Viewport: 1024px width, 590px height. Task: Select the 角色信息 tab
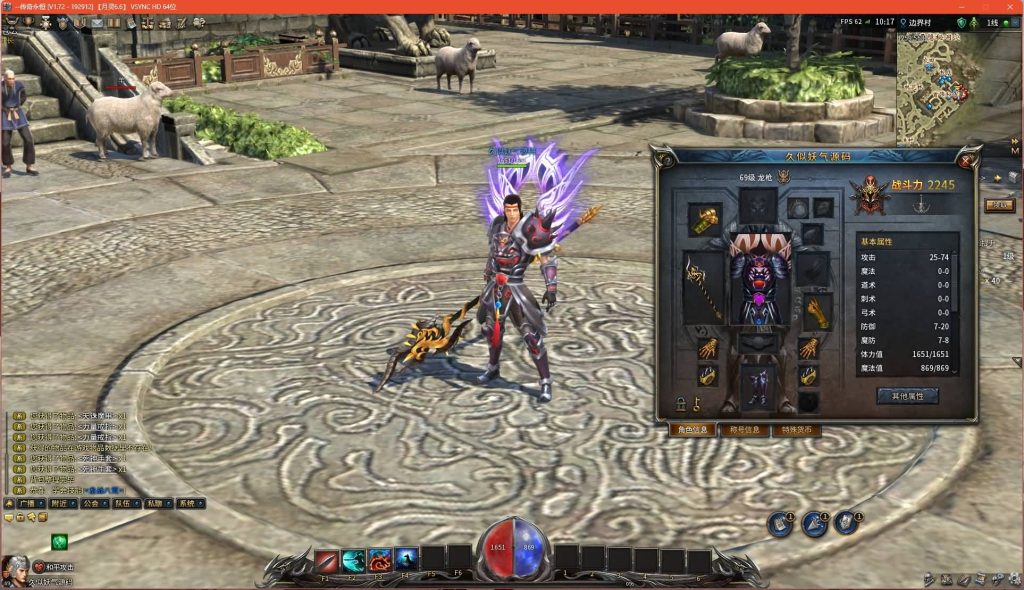tap(691, 430)
